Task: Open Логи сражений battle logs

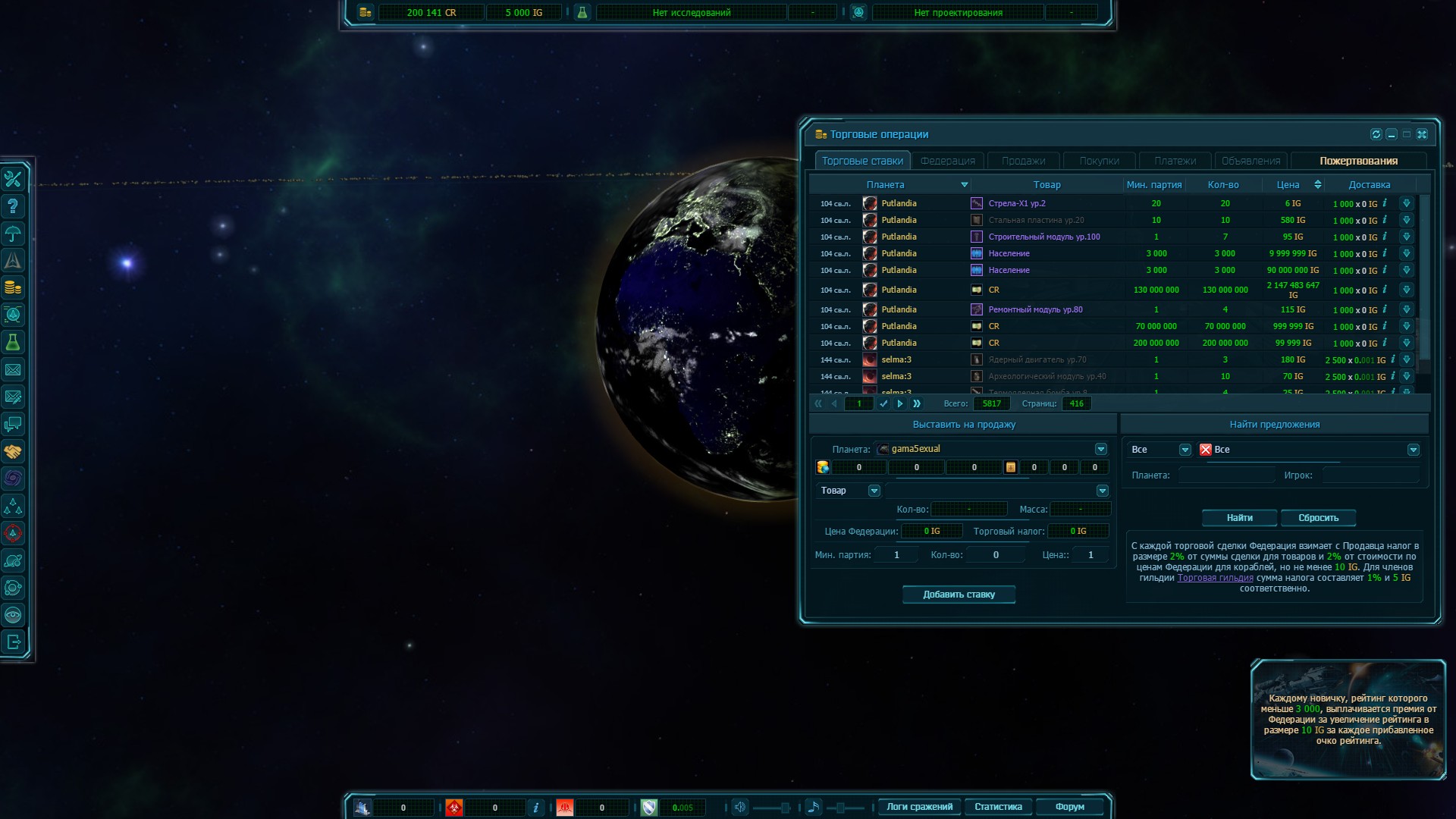Action: [x=919, y=807]
